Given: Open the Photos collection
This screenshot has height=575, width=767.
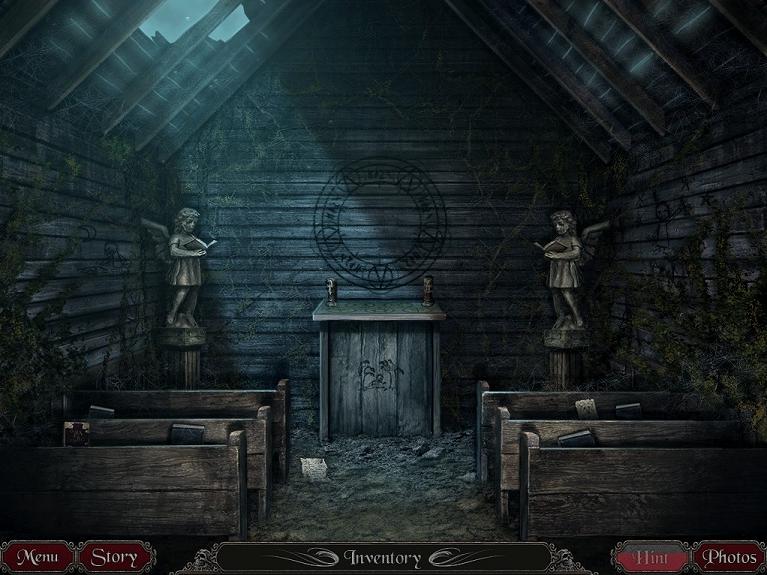Looking at the screenshot, I should point(728,556).
